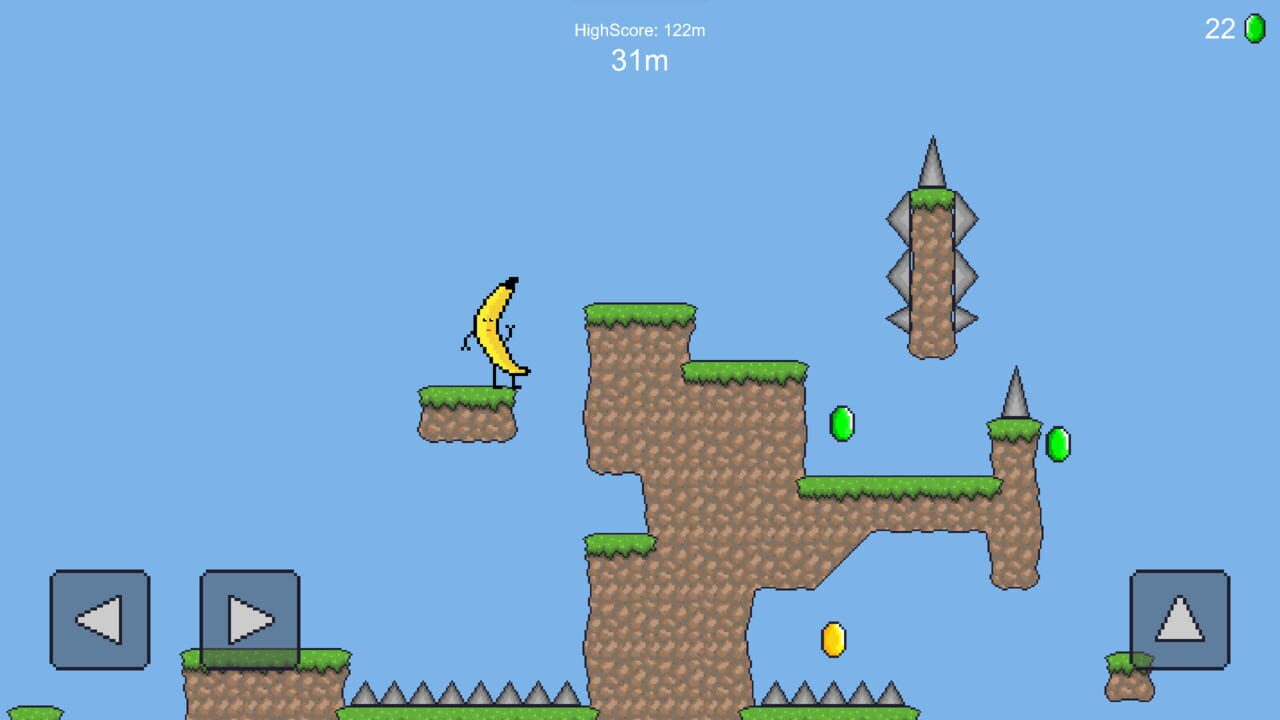Click the cone spike on the right platform
Image resolution: width=1280 pixels, height=720 pixels.
[1014, 395]
